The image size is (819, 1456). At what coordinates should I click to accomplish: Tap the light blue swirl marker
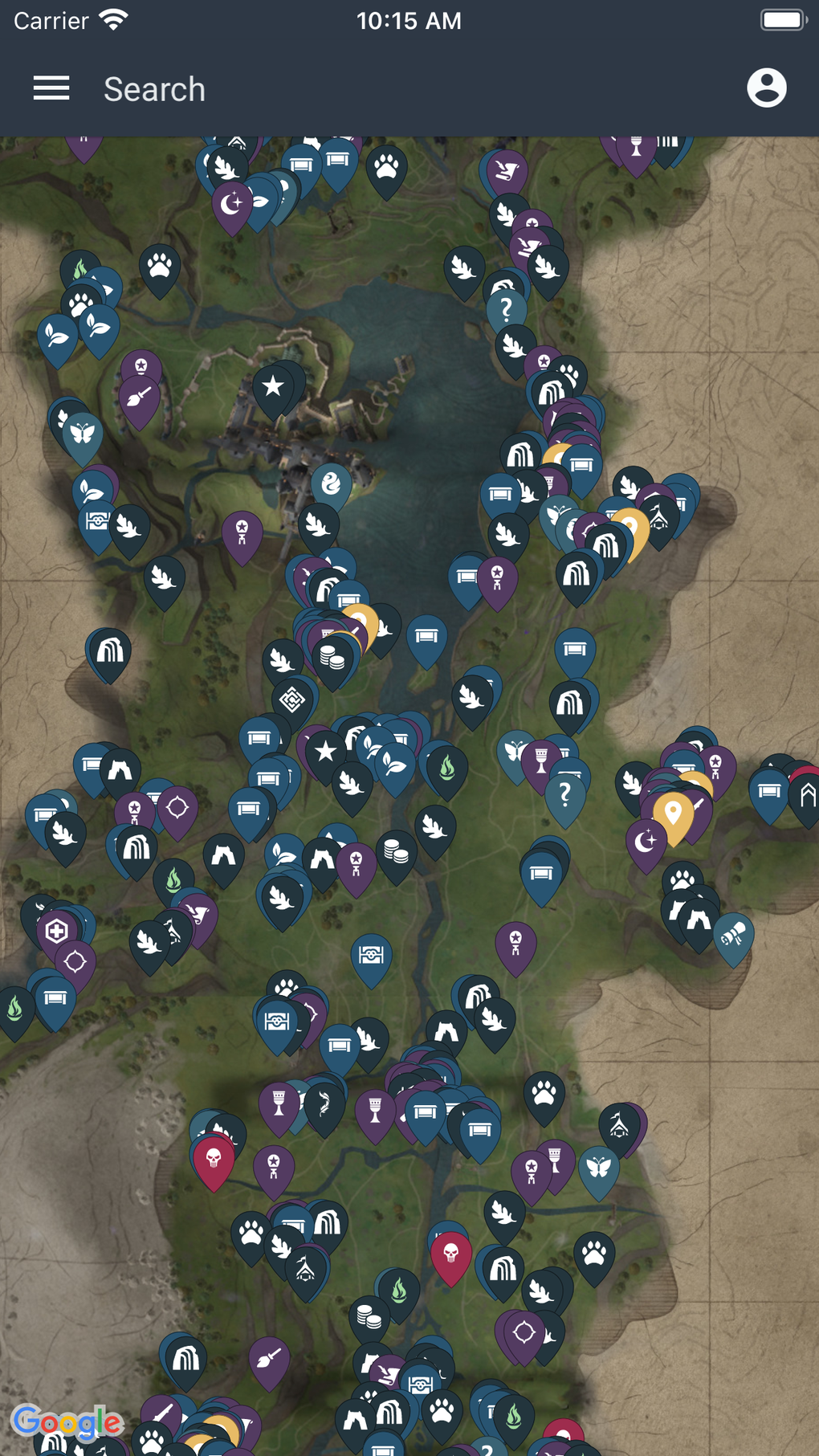tap(331, 483)
